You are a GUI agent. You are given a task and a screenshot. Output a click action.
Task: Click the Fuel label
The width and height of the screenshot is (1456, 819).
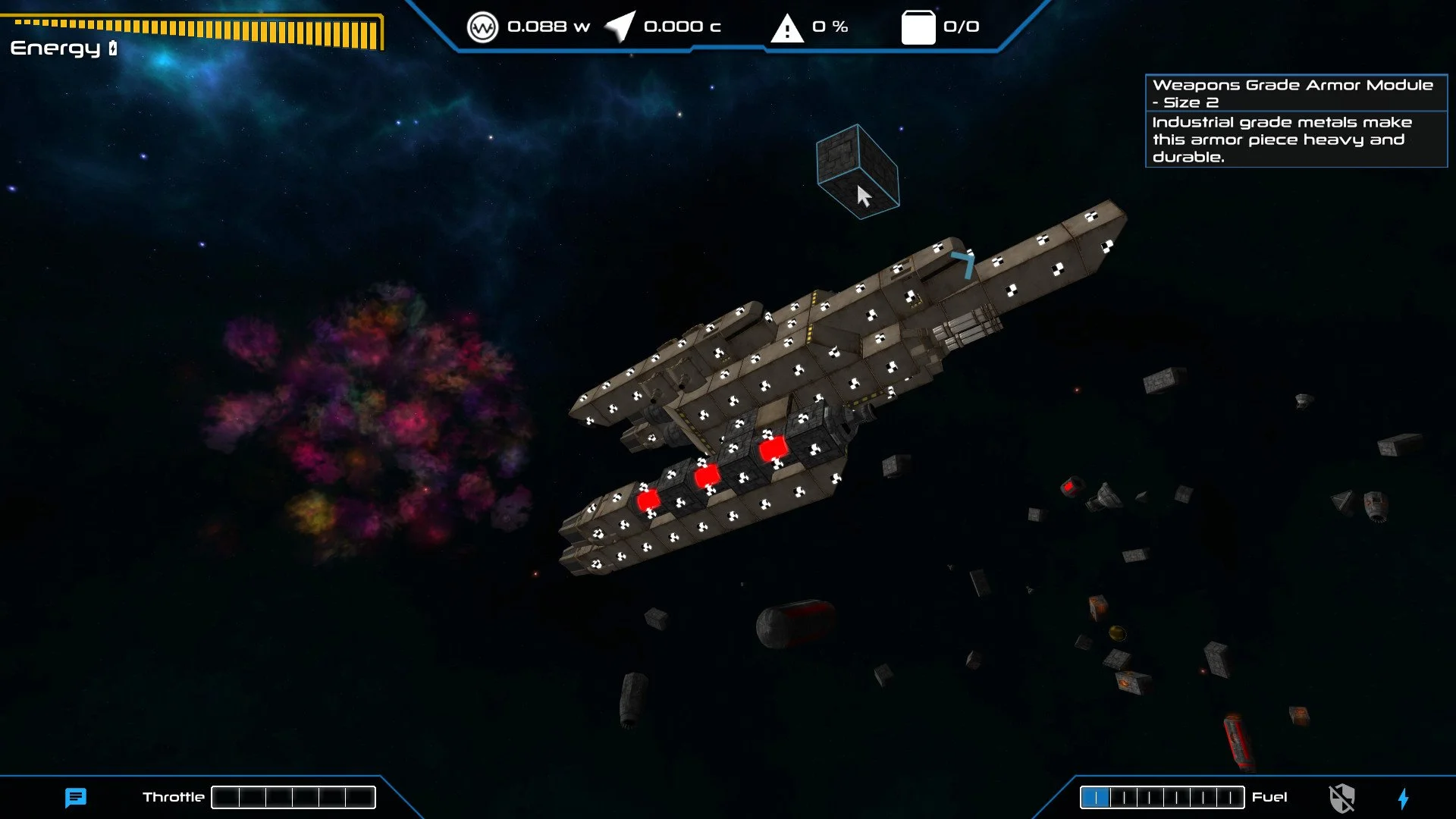tap(1269, 797)
